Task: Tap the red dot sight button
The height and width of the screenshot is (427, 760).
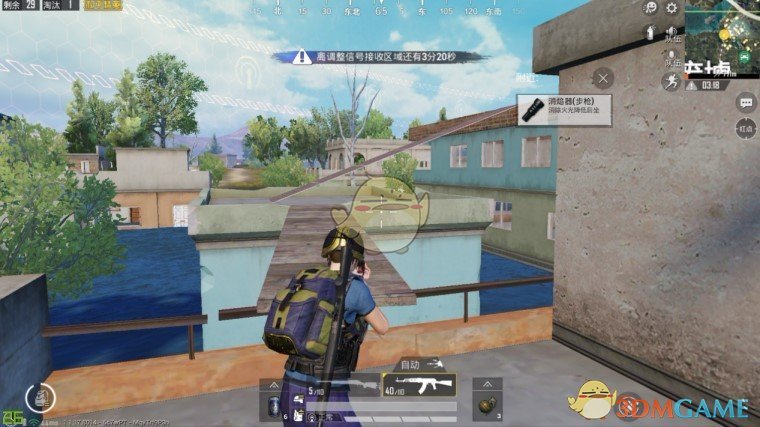Action: 745,128
